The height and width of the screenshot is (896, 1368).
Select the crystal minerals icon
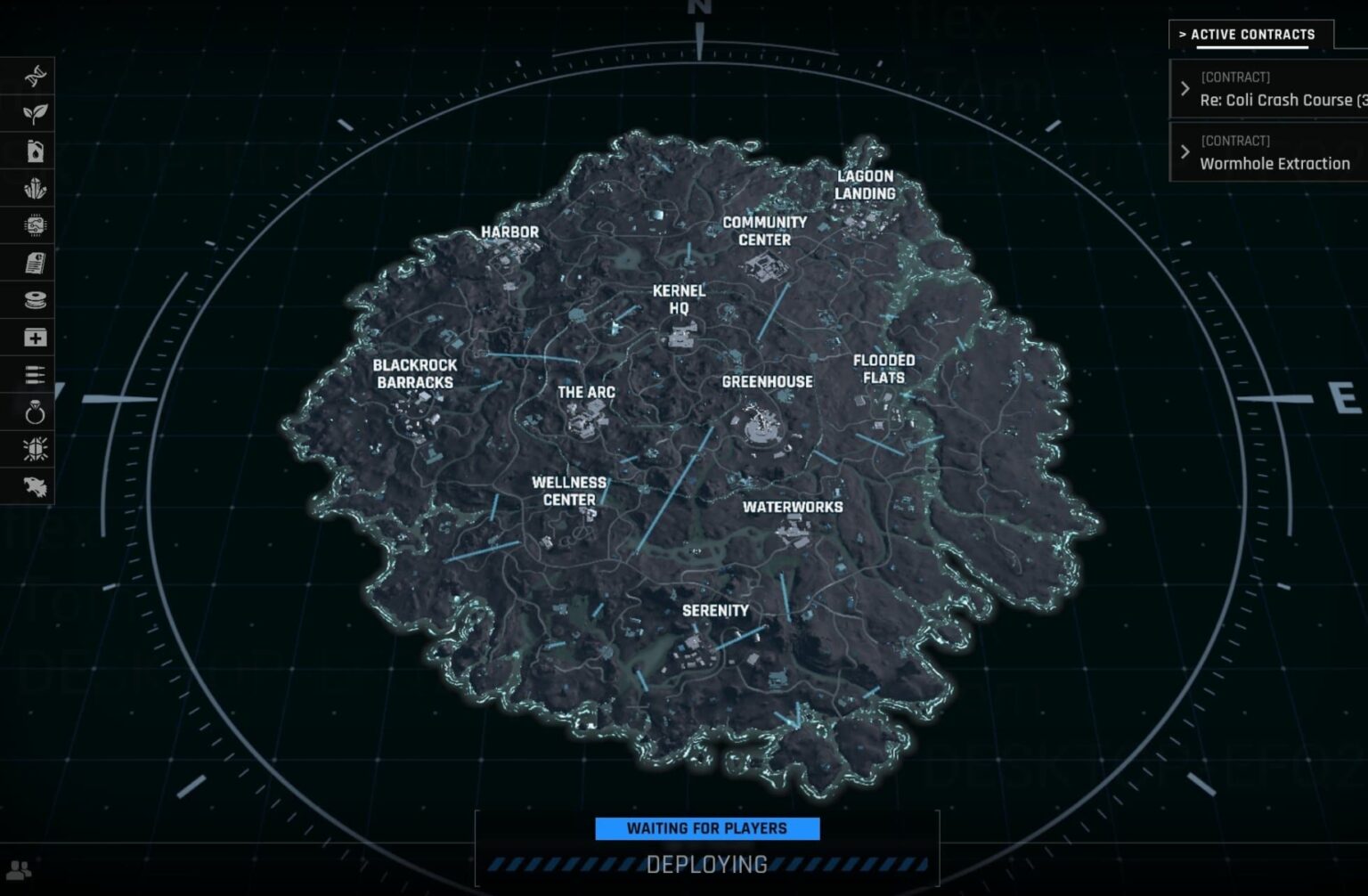point(33,188)
